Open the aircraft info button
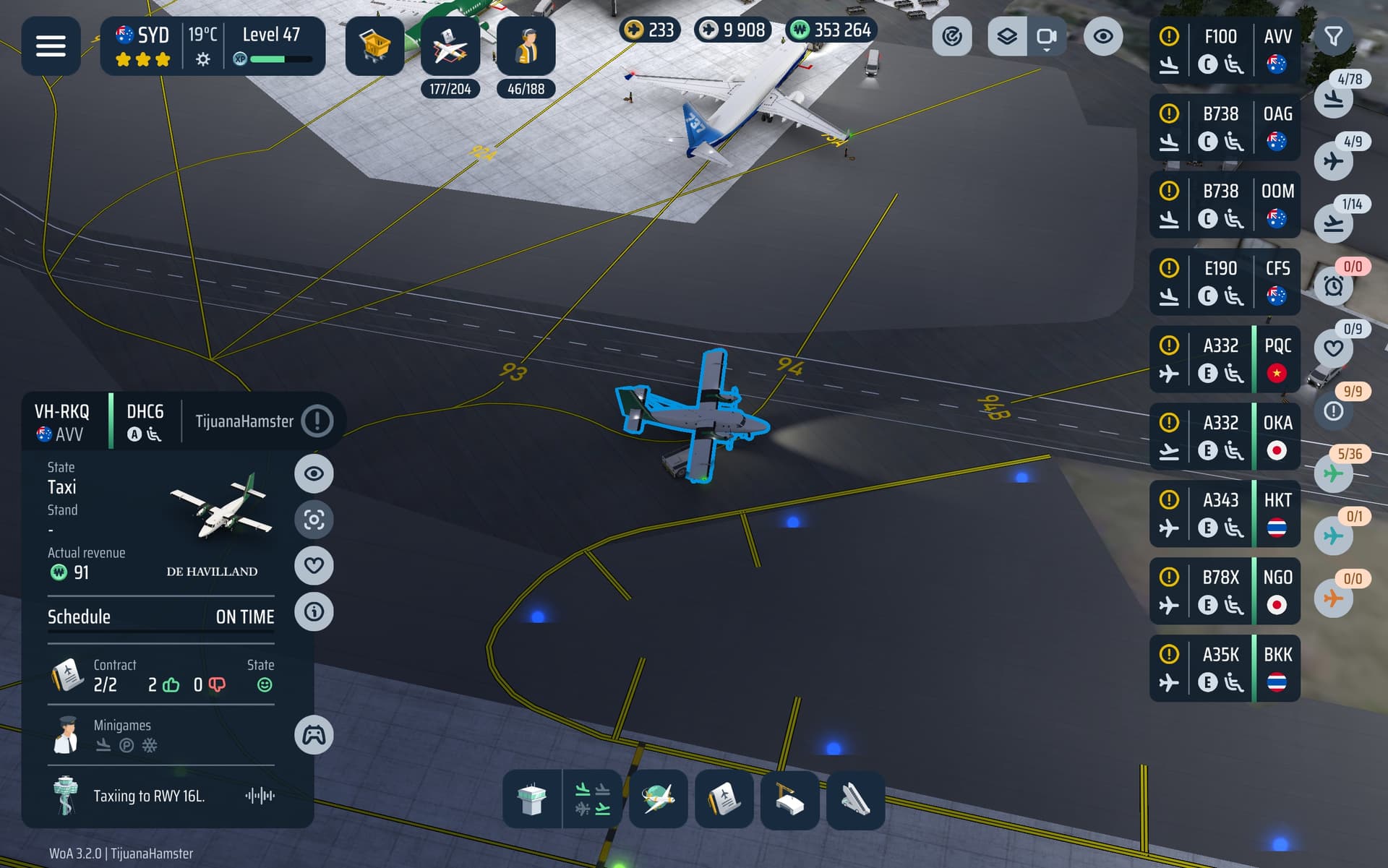This screenshot has height=868, width=1388. (314, 611)
